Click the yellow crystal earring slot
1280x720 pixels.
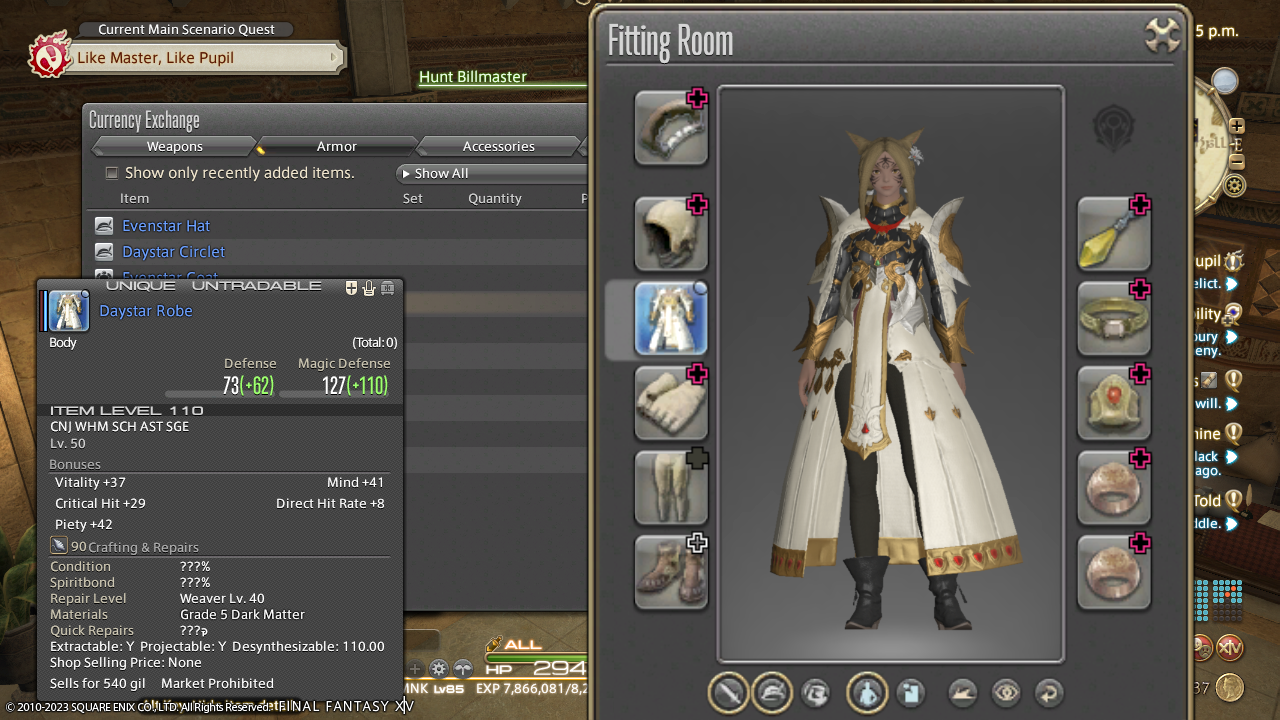1113,235
